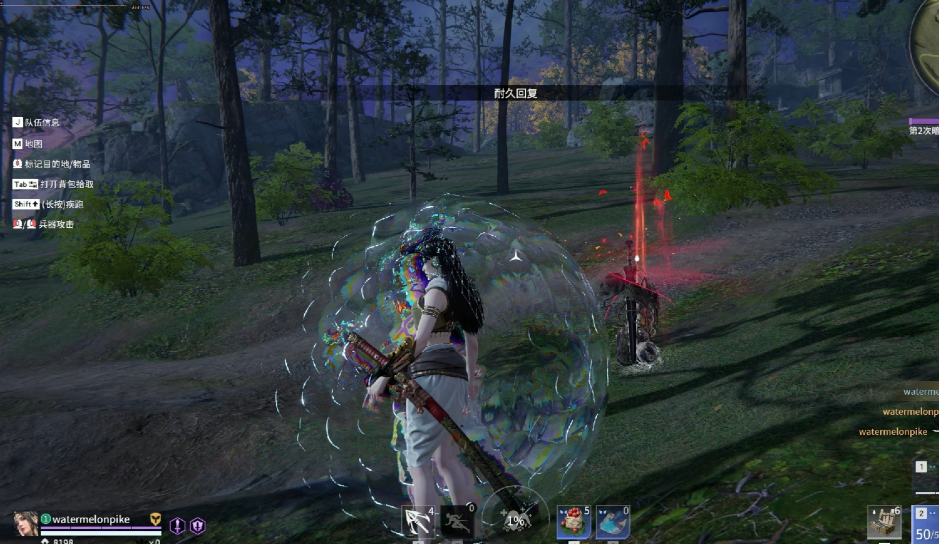Open the supply box item slot

tap(883, 522)
